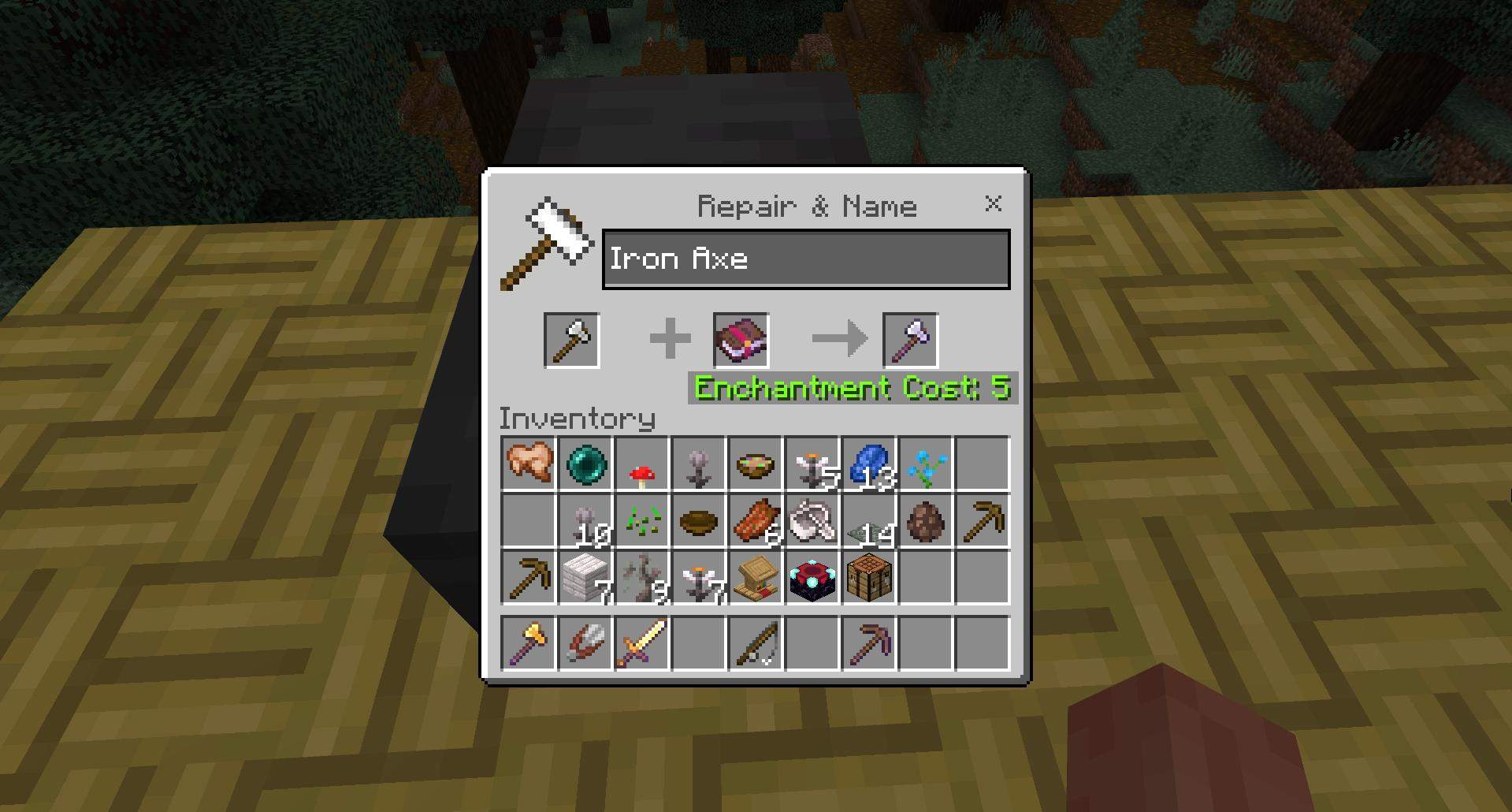
Task: Choose the golden sword in the hotbar
Action: click(x=642, y=643)
